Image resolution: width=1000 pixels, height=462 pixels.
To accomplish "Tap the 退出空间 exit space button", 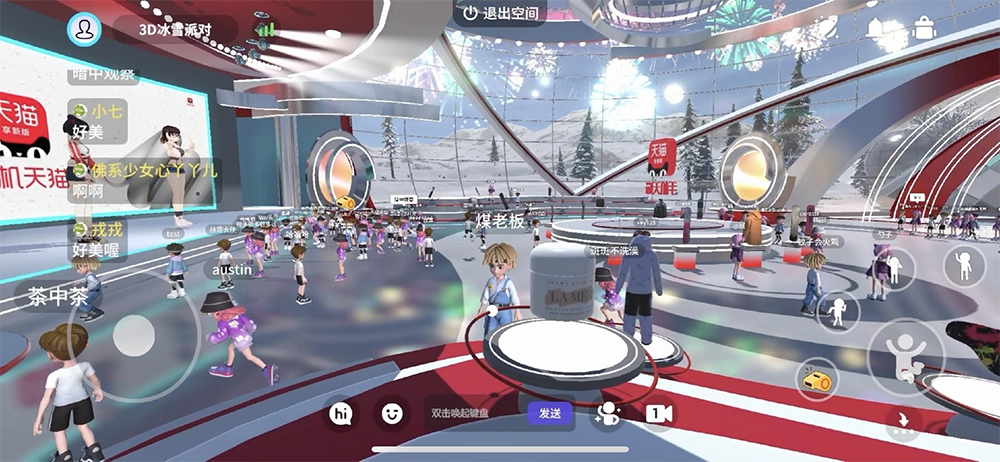I will pos(500,13).
